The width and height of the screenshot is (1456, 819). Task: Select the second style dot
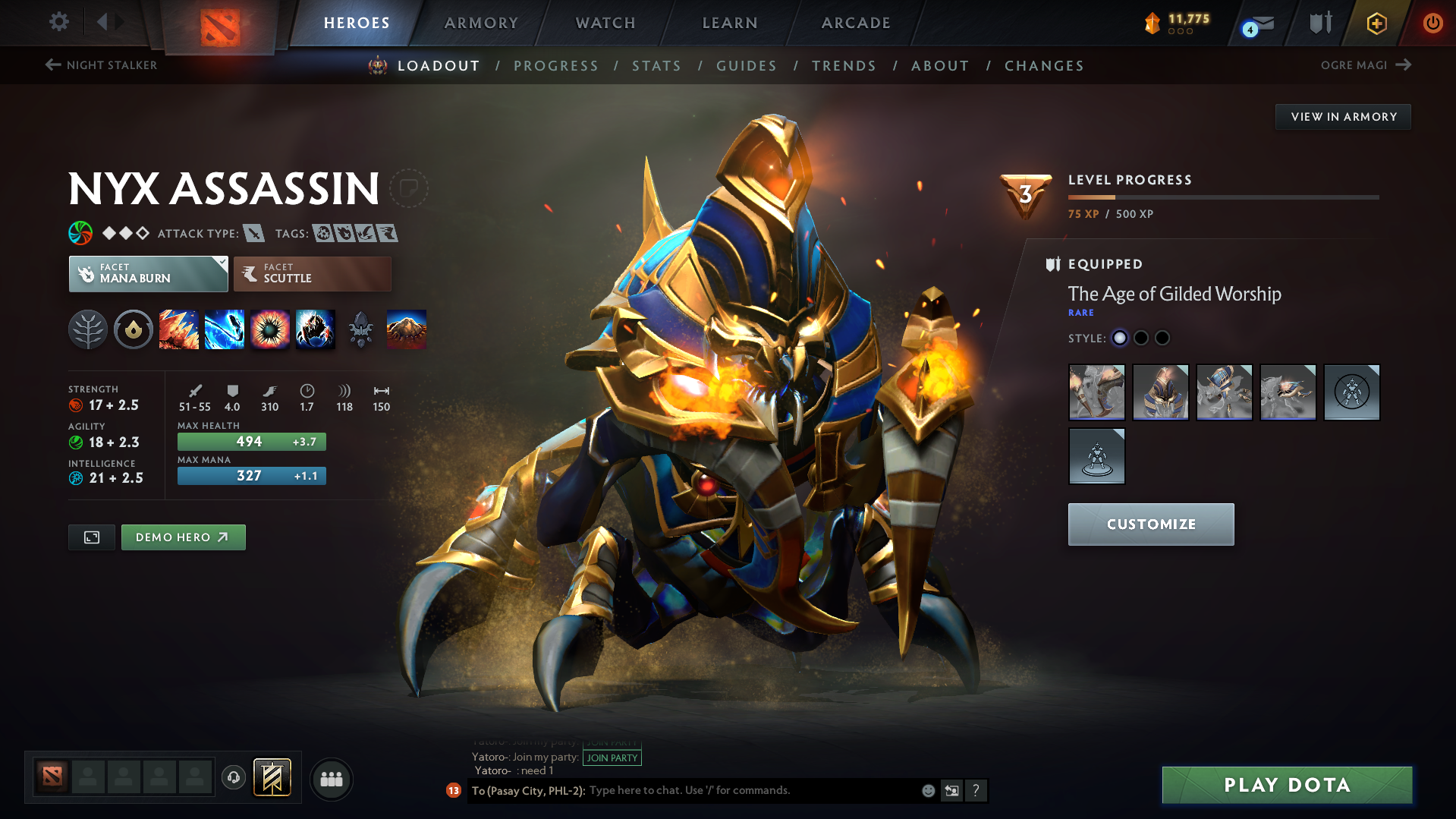pyautogui.click(x=1140, y=338)
